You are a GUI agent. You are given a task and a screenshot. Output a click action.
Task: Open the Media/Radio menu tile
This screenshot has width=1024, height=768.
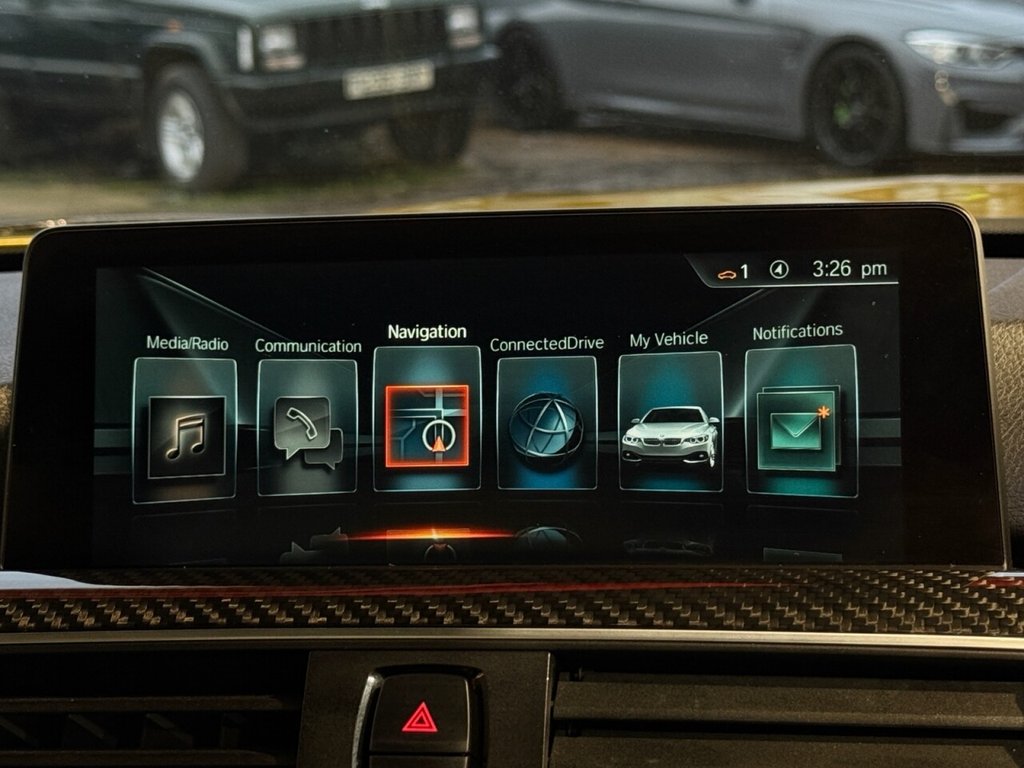(185, 430)
